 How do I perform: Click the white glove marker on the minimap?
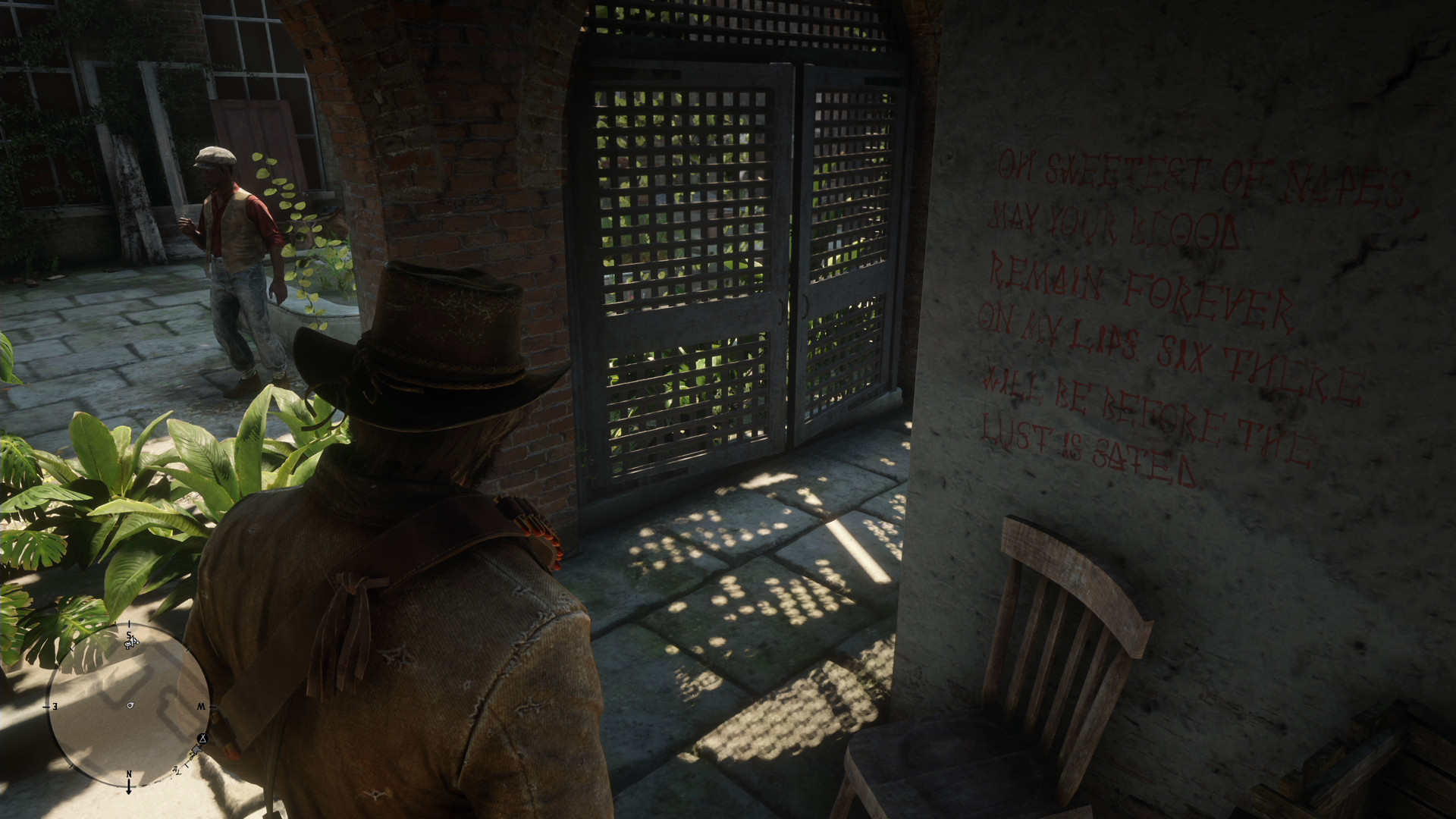click(196, 750)
